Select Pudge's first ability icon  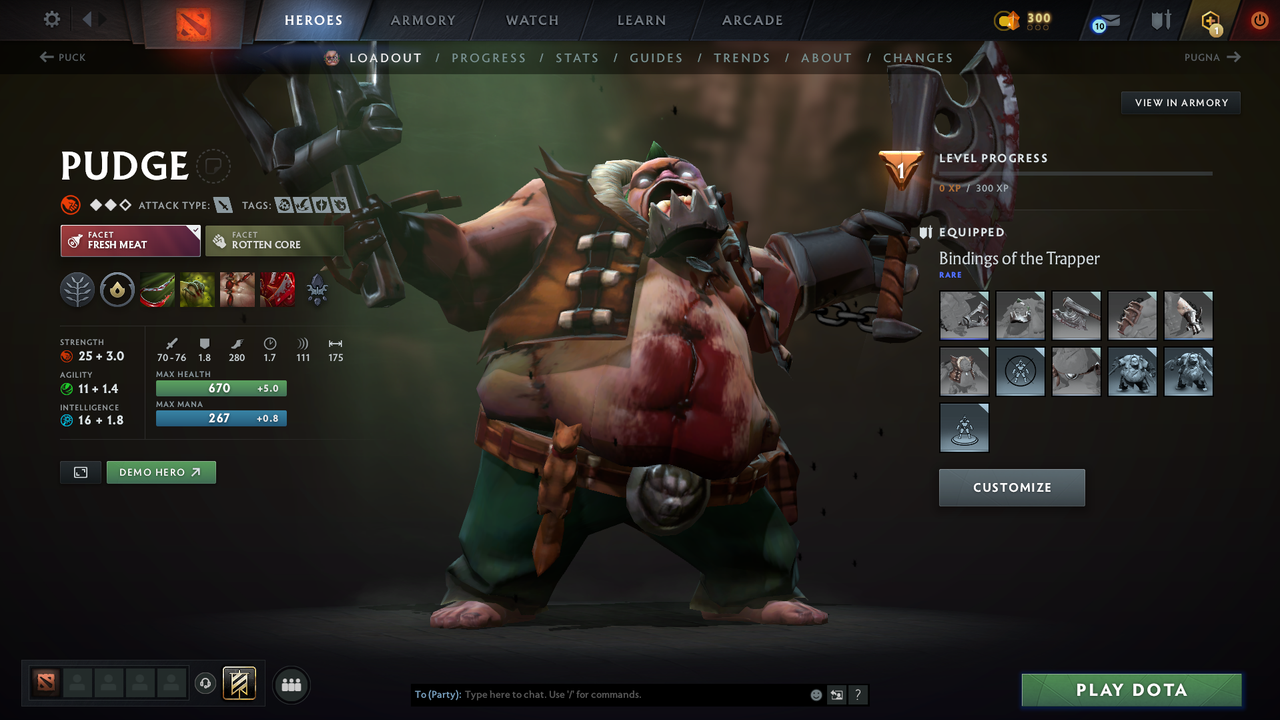pos(157,290)
